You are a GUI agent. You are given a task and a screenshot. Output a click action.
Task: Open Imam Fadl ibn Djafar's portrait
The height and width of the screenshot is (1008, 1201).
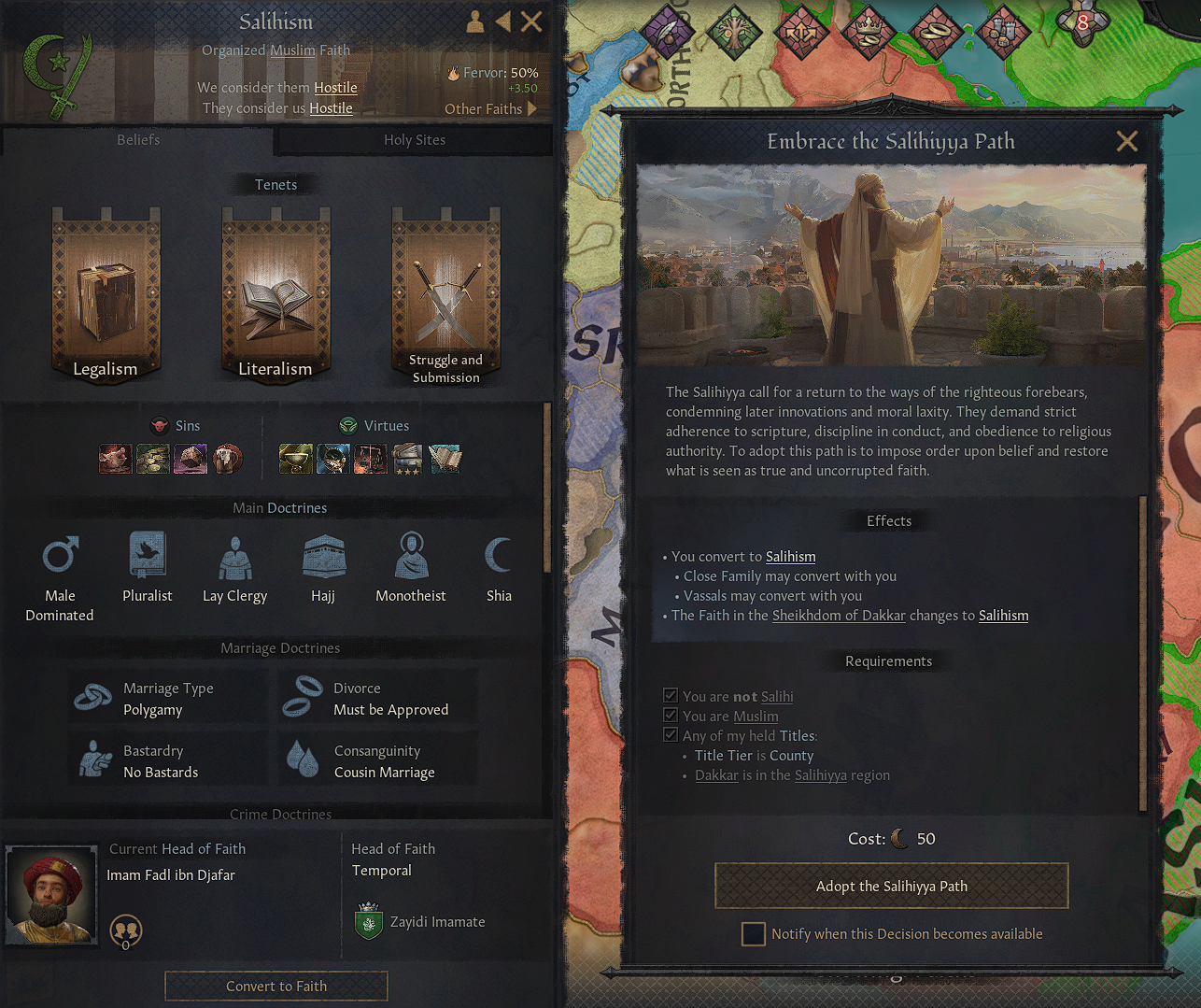[51, 893]
